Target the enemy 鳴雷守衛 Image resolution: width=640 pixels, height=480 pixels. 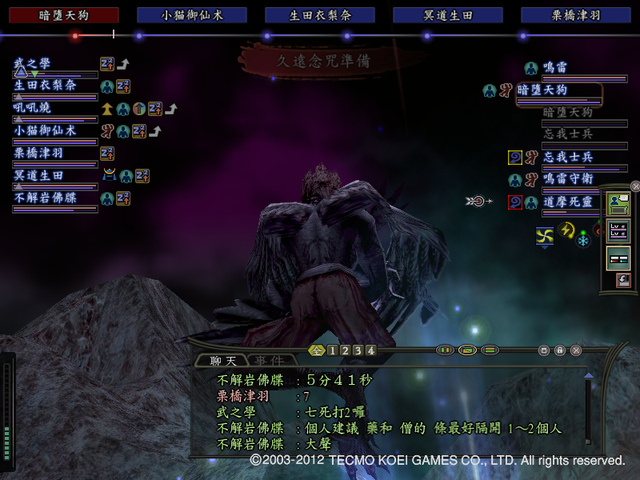(x=568, y=180)
